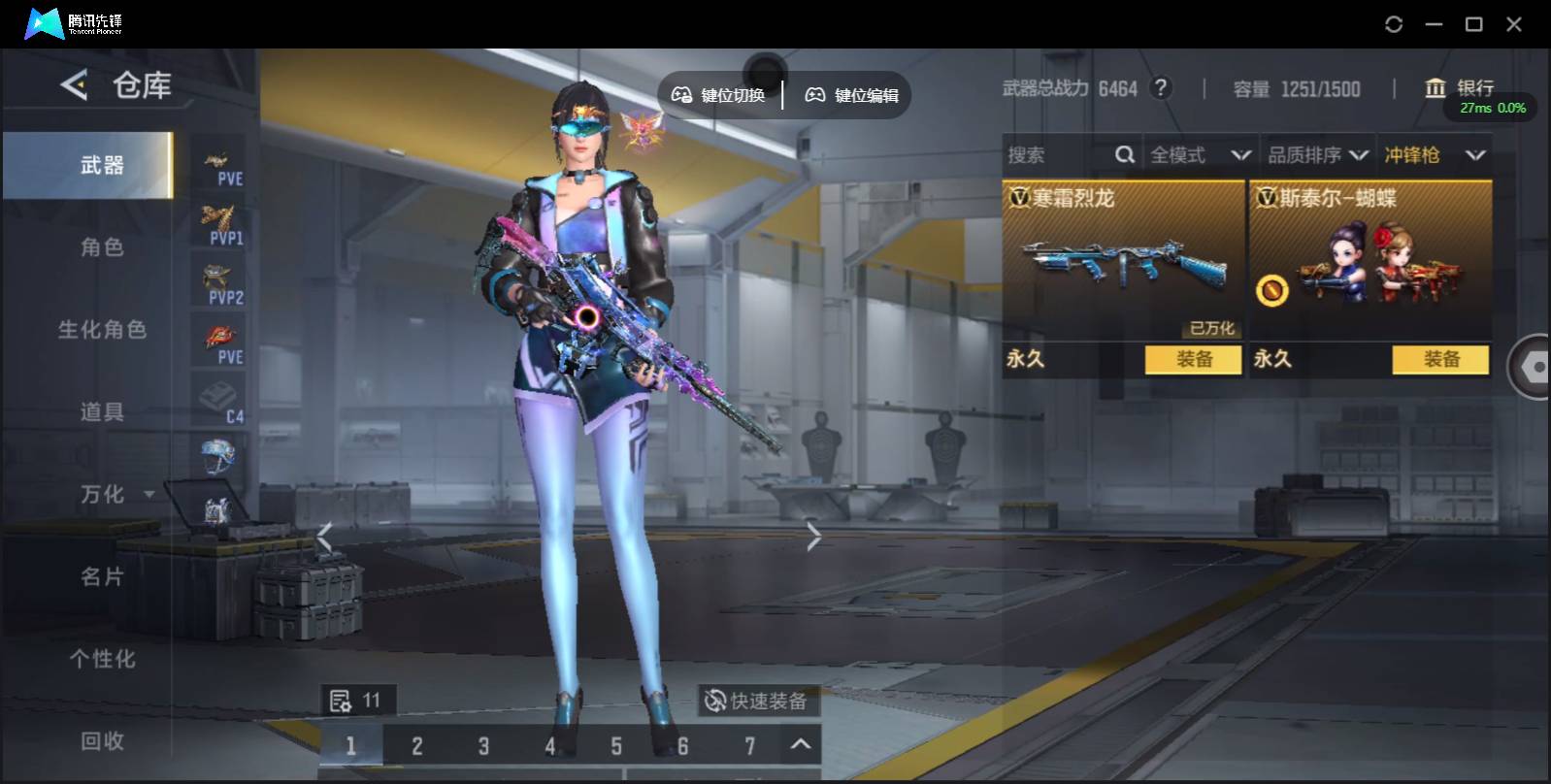The image size is (1551, 784).
Task: Open the 品质排序 sort dropdown
Action: [x=1317, y=155]
